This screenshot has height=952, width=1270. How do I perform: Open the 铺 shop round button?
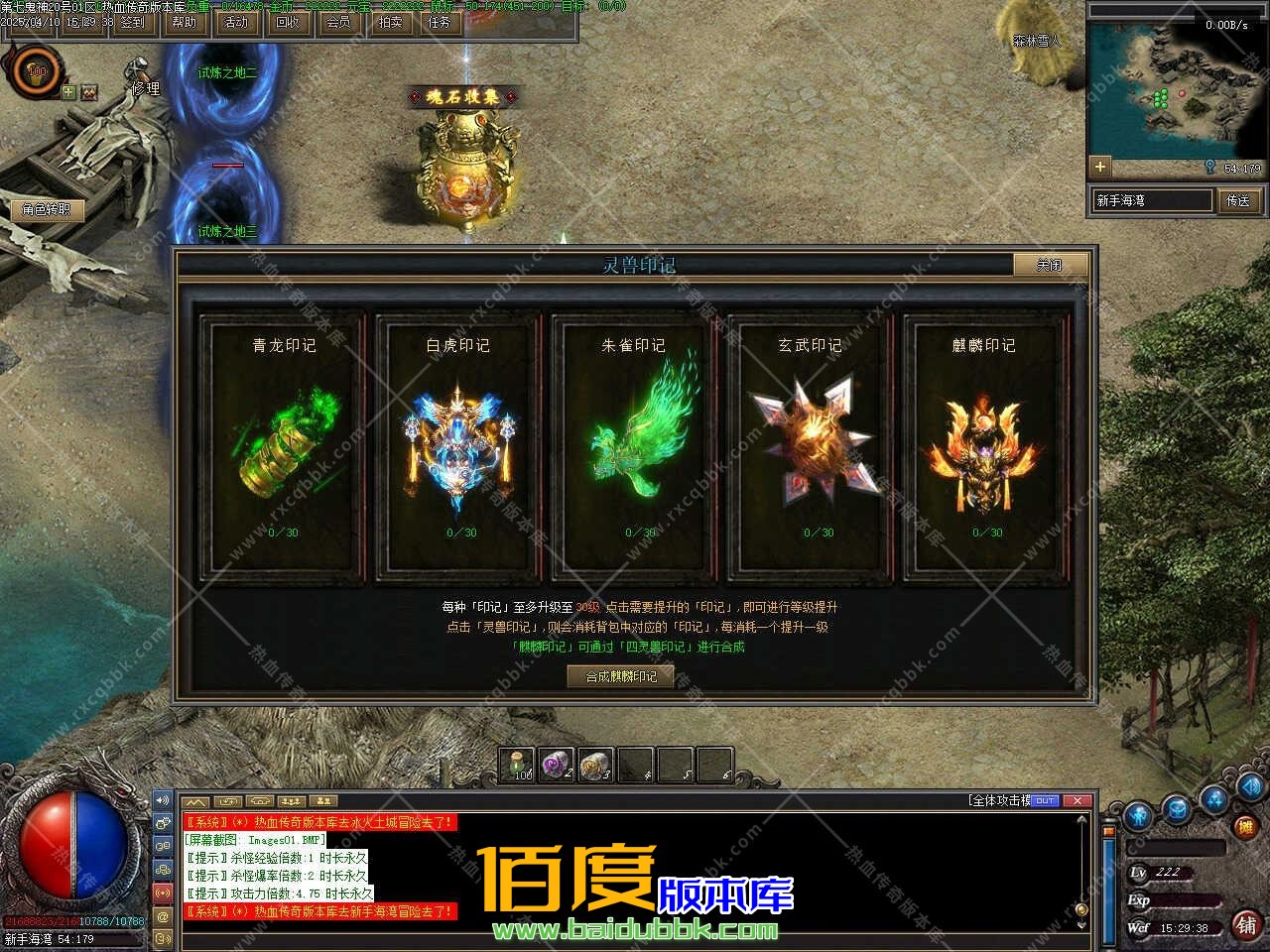[x=1246, y=925]
